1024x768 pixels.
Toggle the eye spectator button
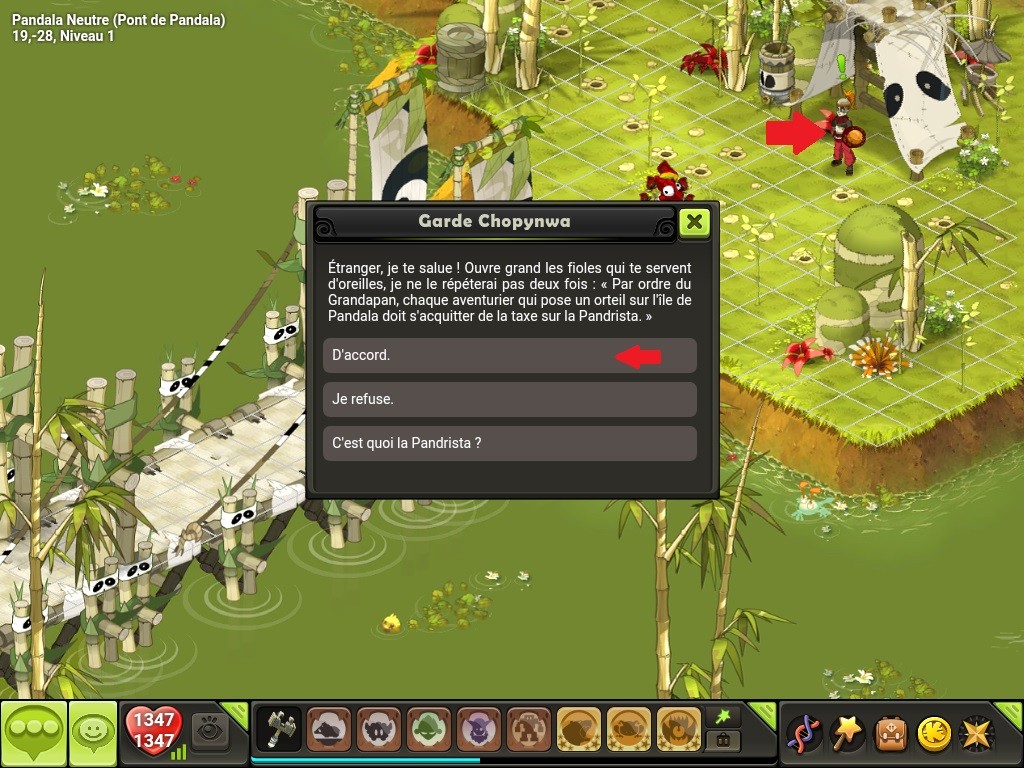210,728
